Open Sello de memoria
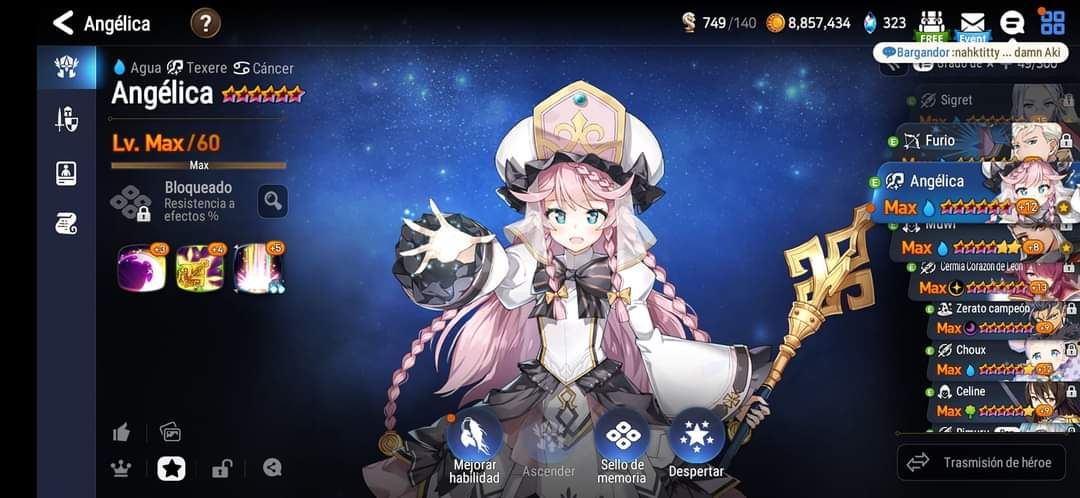 [622, 445]
